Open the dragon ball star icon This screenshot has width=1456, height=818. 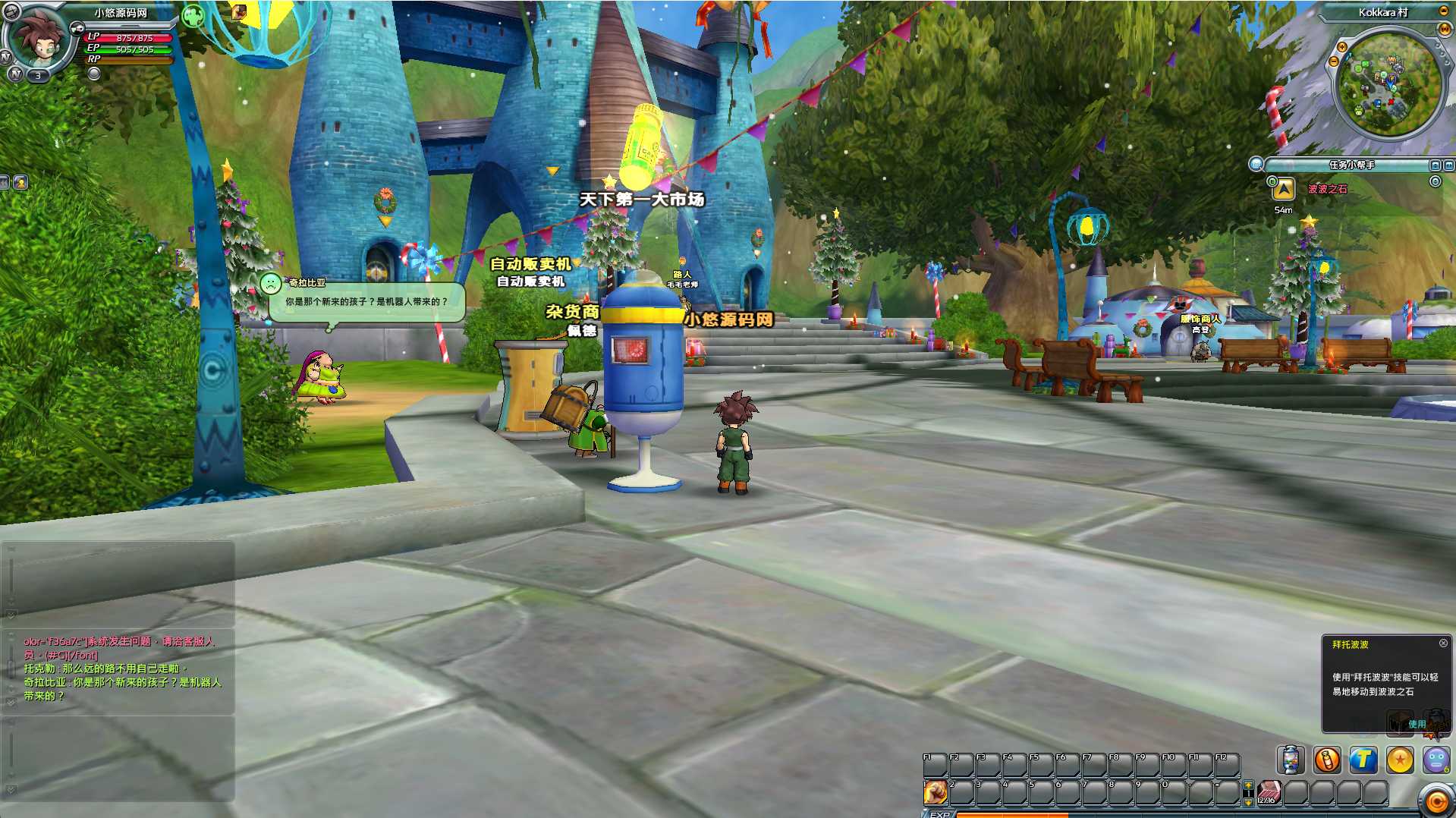(x=1400, y=760)
